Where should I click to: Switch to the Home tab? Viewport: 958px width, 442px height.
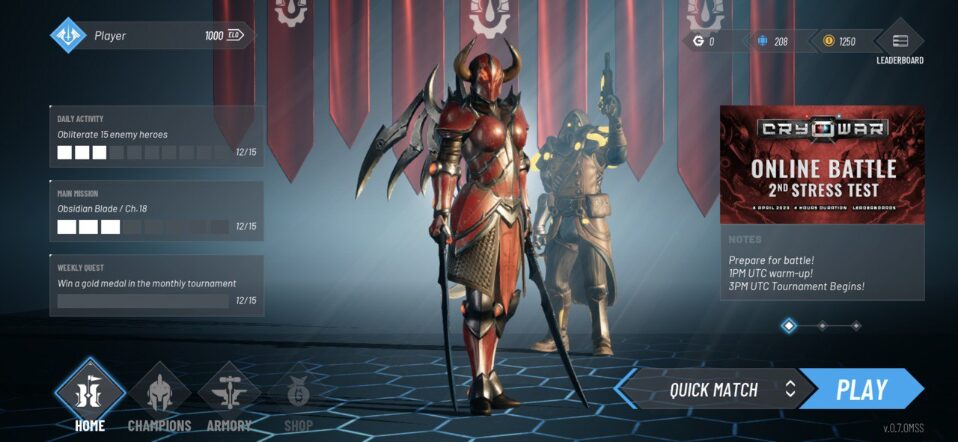[x=89, y=395]
